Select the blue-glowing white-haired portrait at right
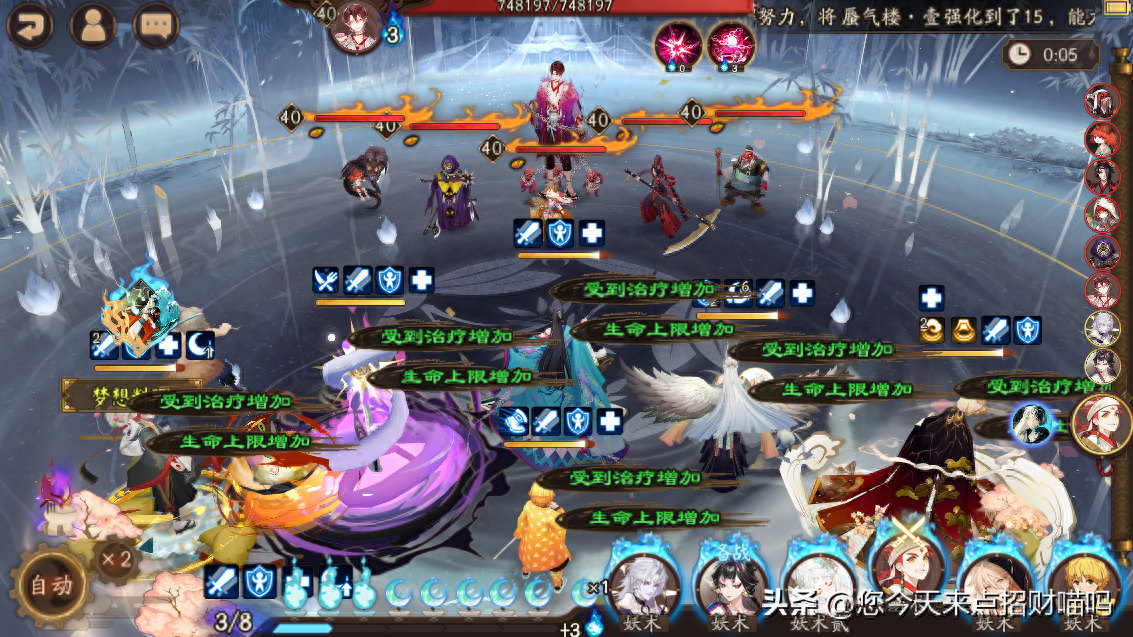This screenshot has height=637, width=1133. coord(1030,424)
